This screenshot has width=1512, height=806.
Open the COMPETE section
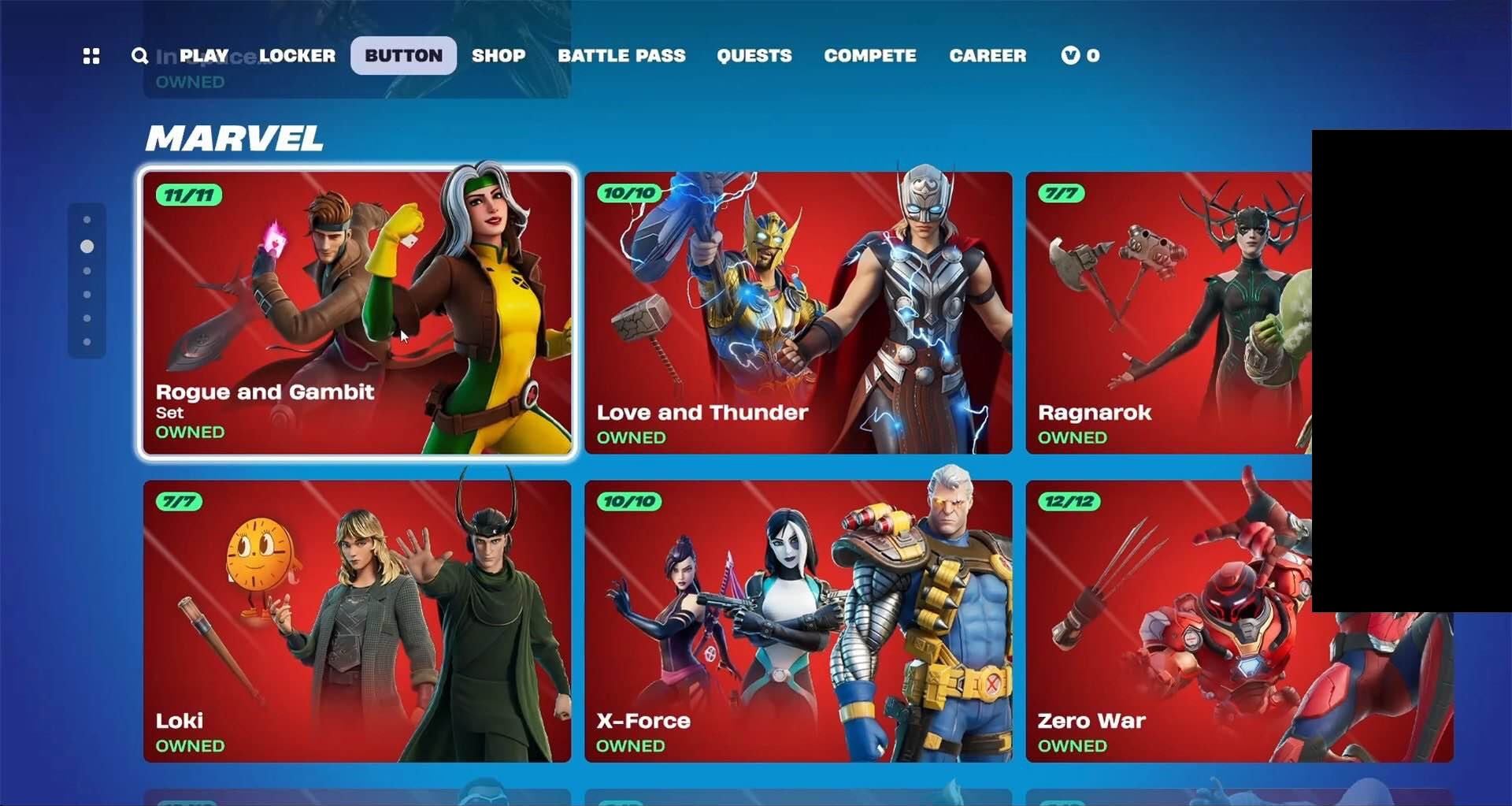coord(870,56)
